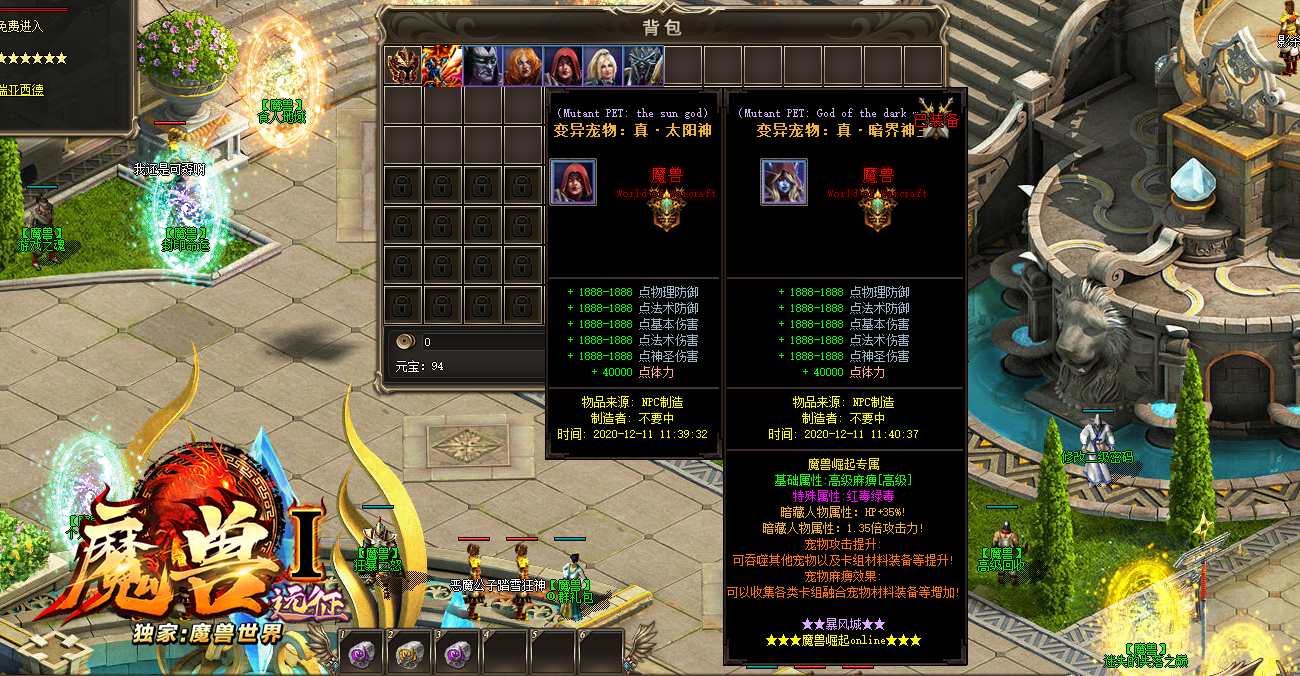Click the flaming creature item in the backpack
Image resolution: width=1300 pixels, height=676 pixels.
(x=442, y=66)
